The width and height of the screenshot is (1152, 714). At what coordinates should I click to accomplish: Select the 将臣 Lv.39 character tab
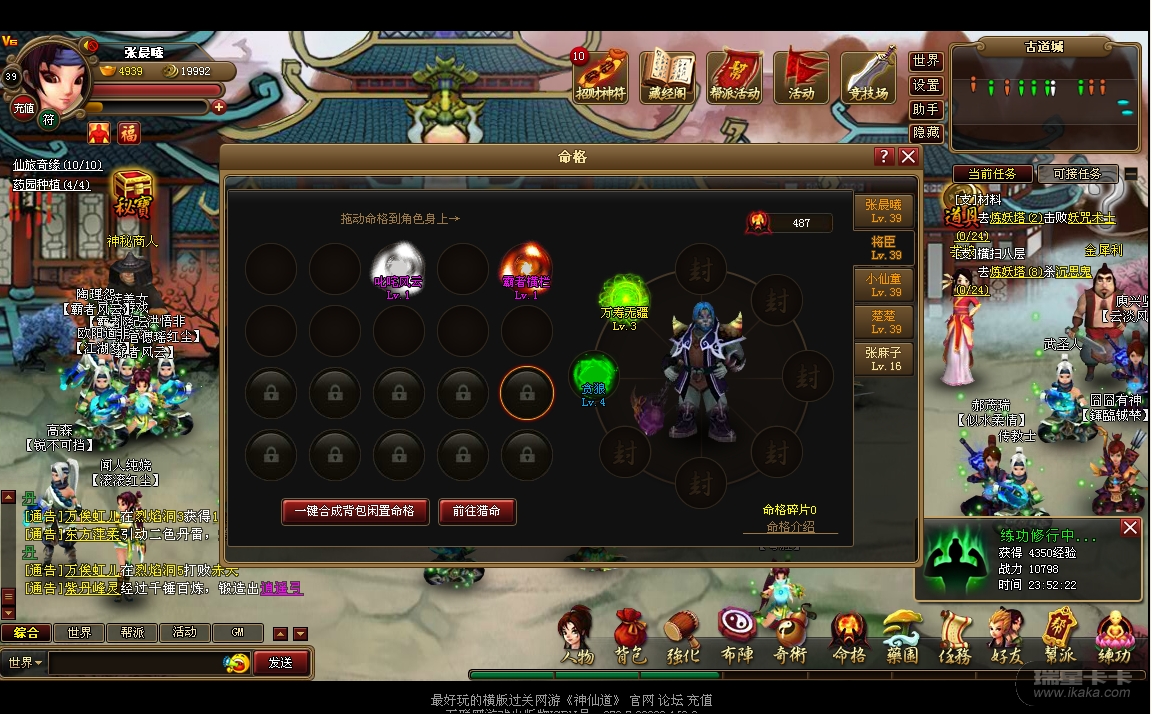[884, 248]
